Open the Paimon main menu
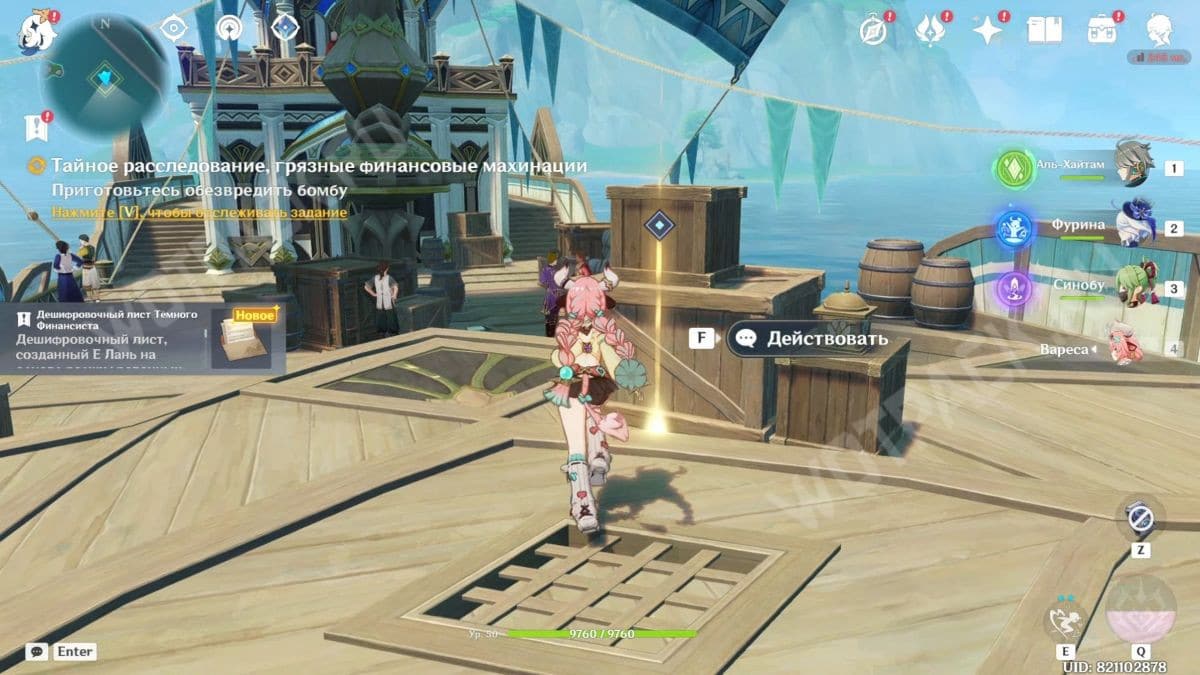 click(x=38, y=32)
